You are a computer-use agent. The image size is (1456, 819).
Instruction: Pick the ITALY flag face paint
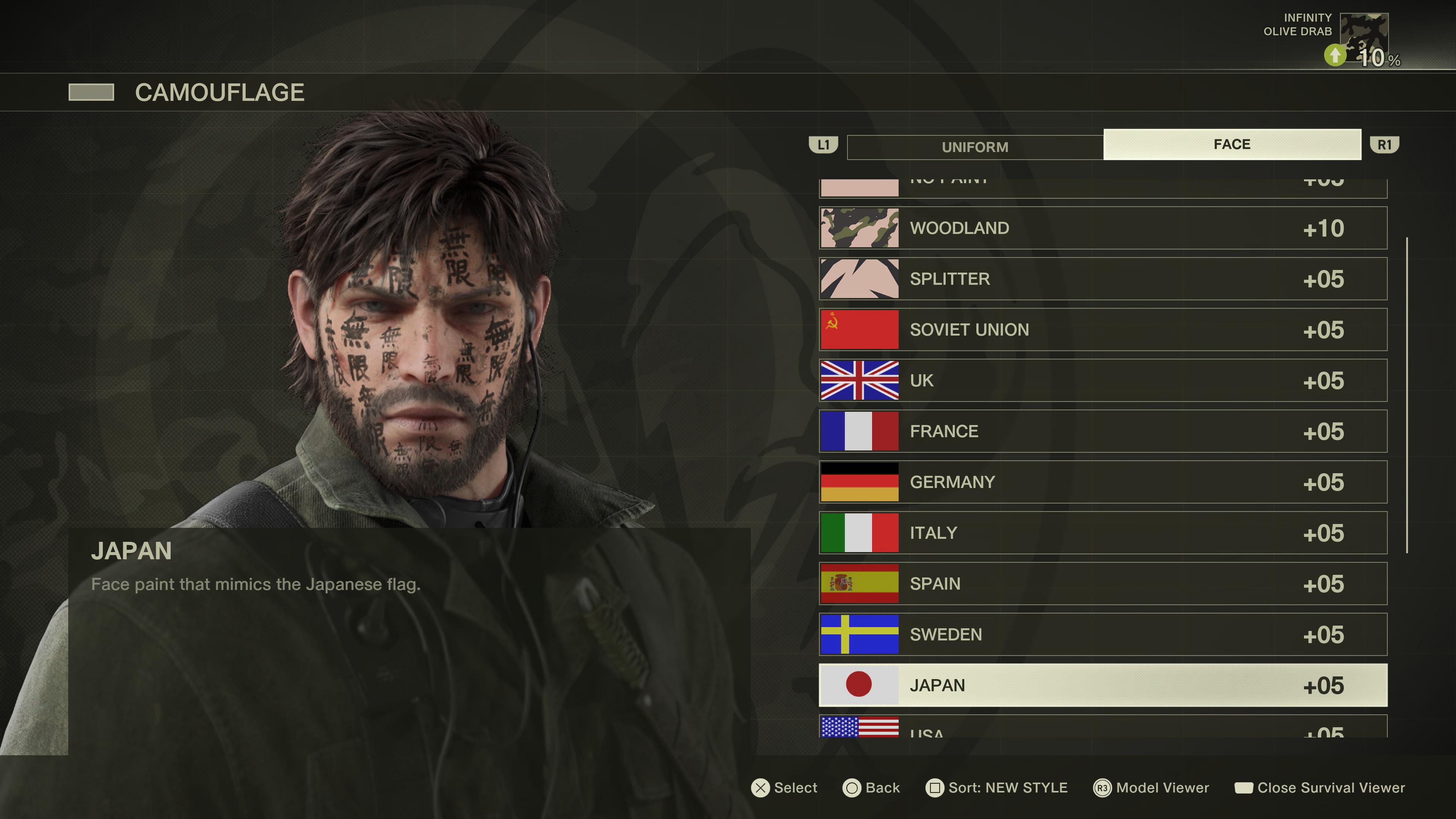(x=1102, y=533)
